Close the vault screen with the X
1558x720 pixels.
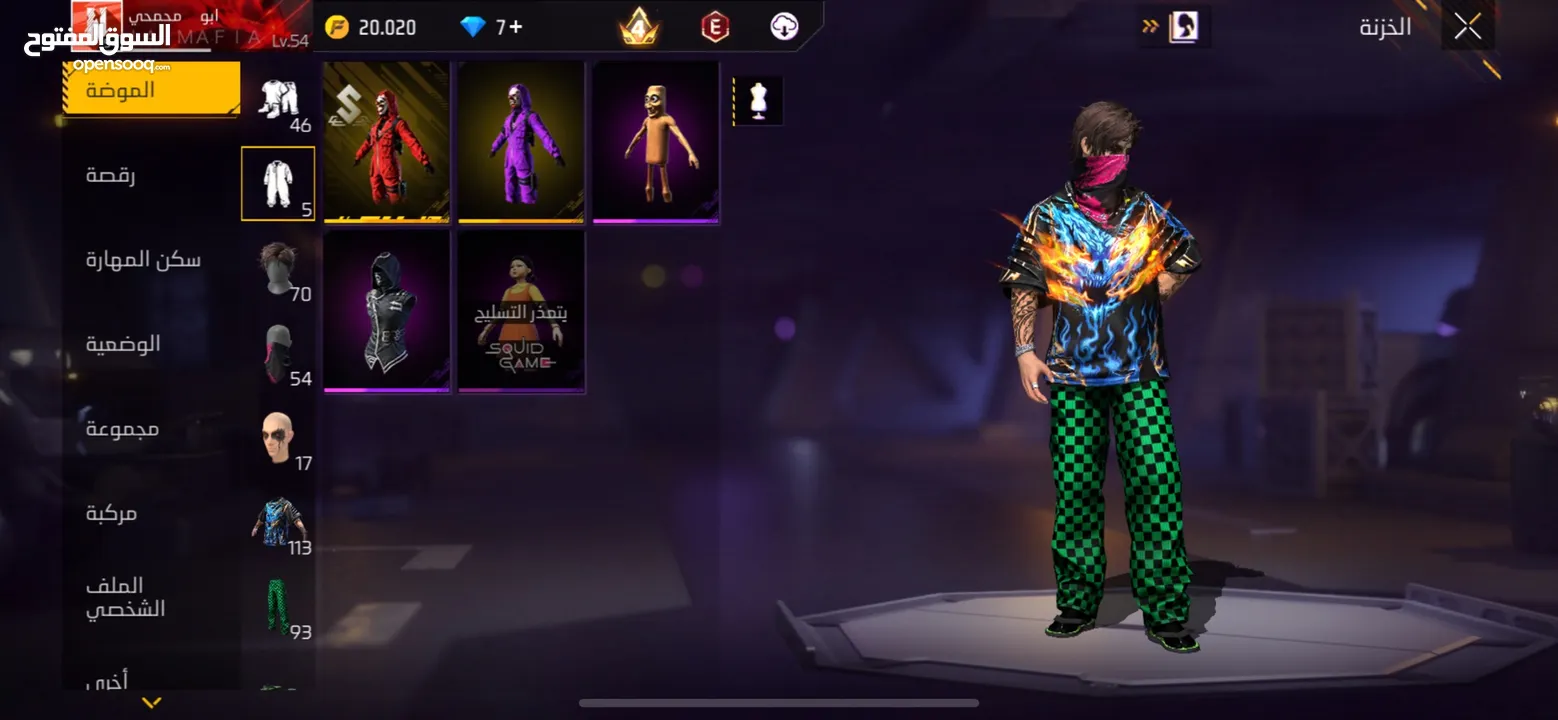[1467, 27]
